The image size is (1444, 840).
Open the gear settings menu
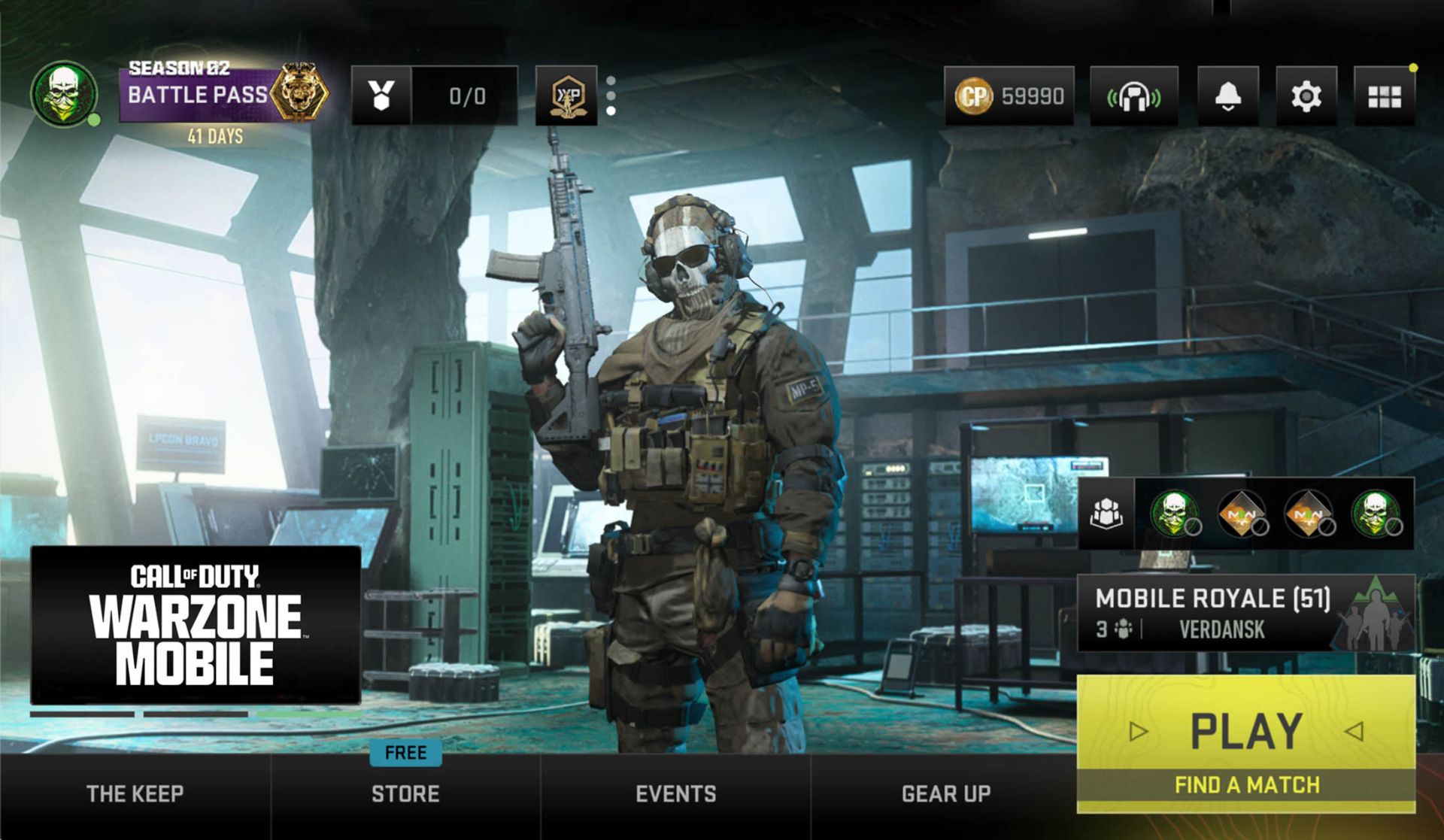point(1306,96)
